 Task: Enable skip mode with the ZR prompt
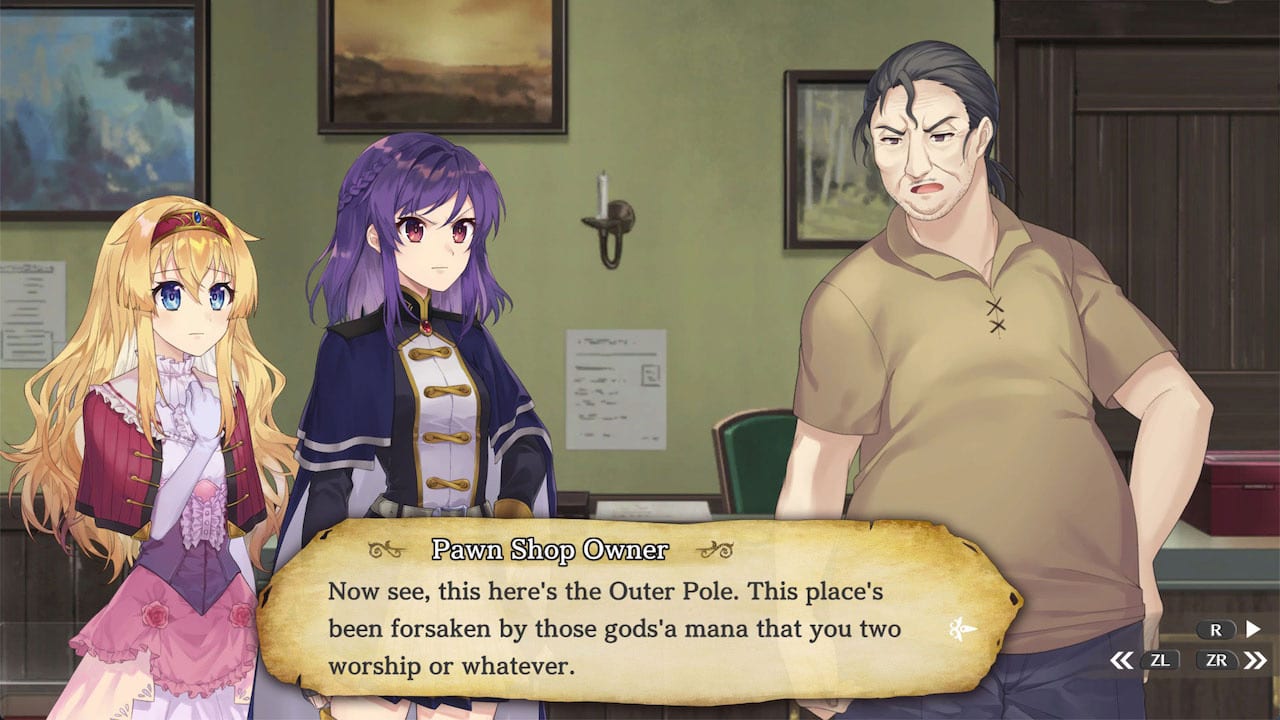[1215, 660]
